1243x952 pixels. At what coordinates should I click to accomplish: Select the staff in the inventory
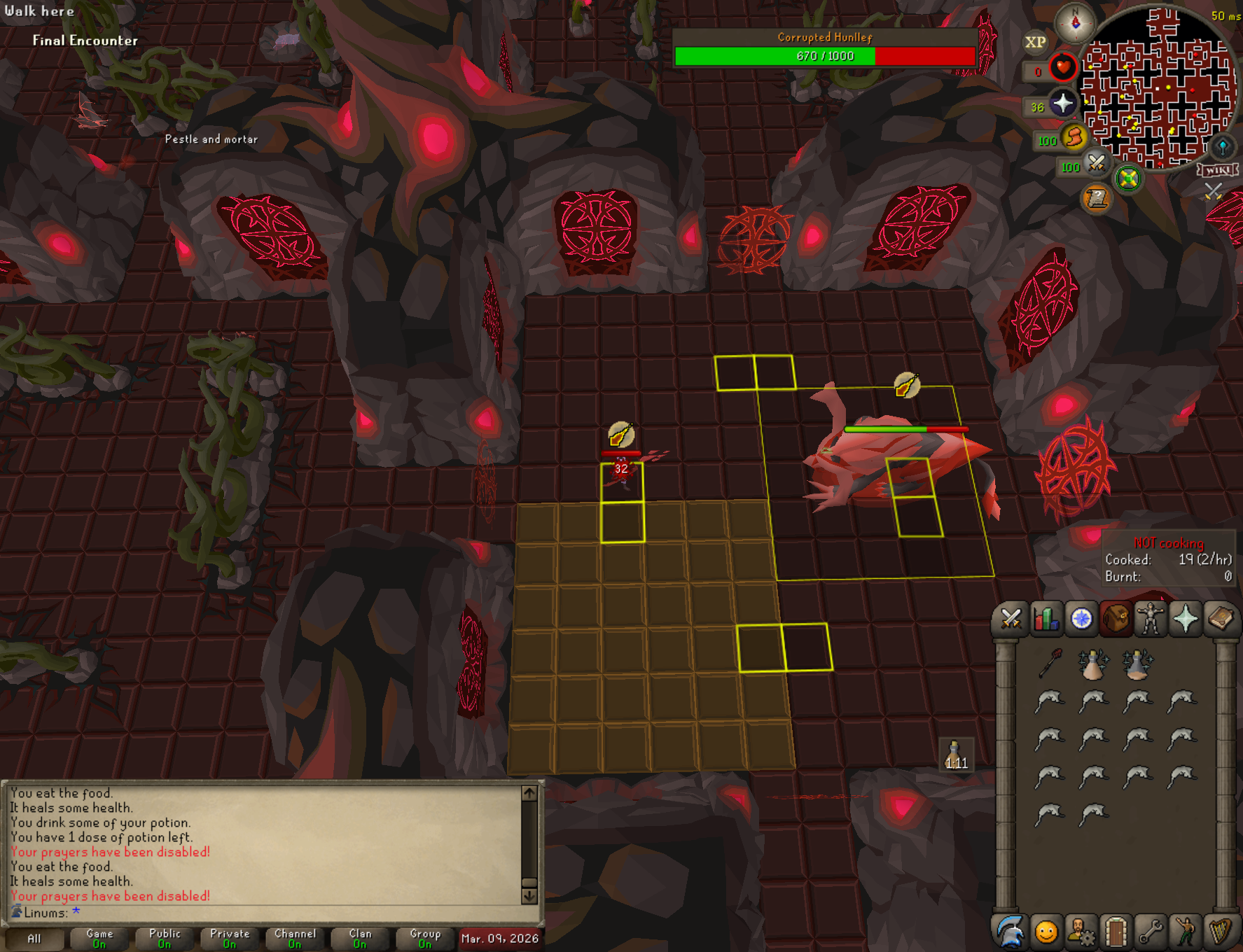pyautogui.click(x=1050, y=662)
